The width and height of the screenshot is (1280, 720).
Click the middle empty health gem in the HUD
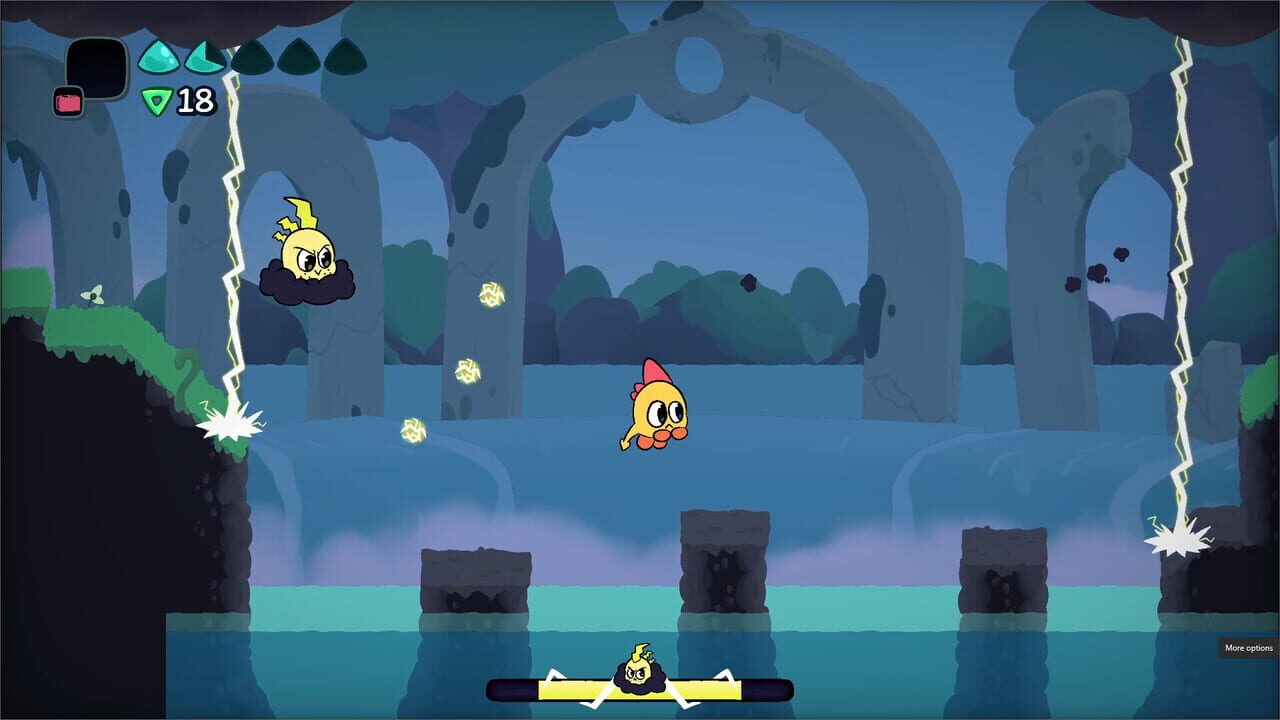[x=251, y=55]
